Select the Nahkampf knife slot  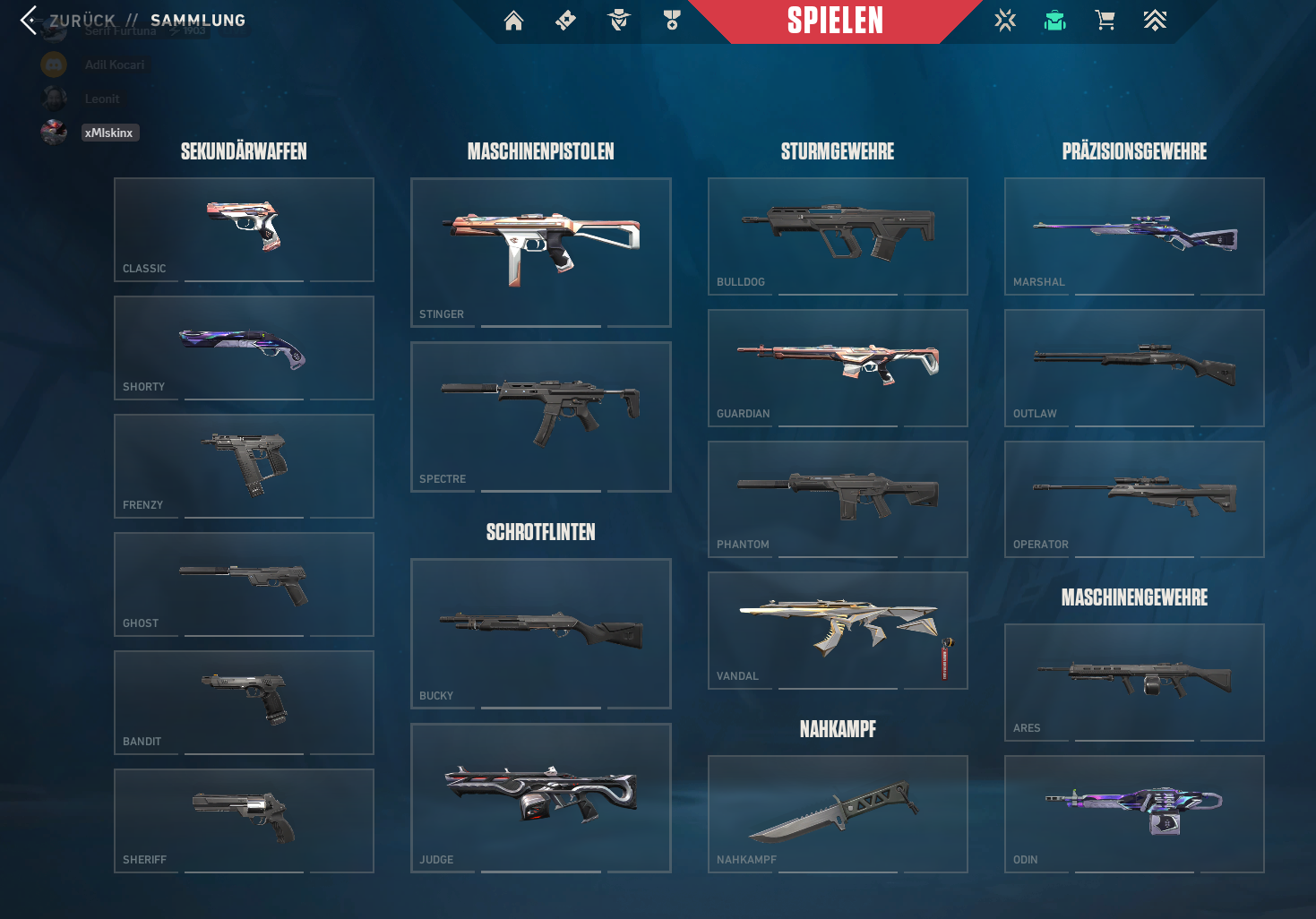(838, 813)
